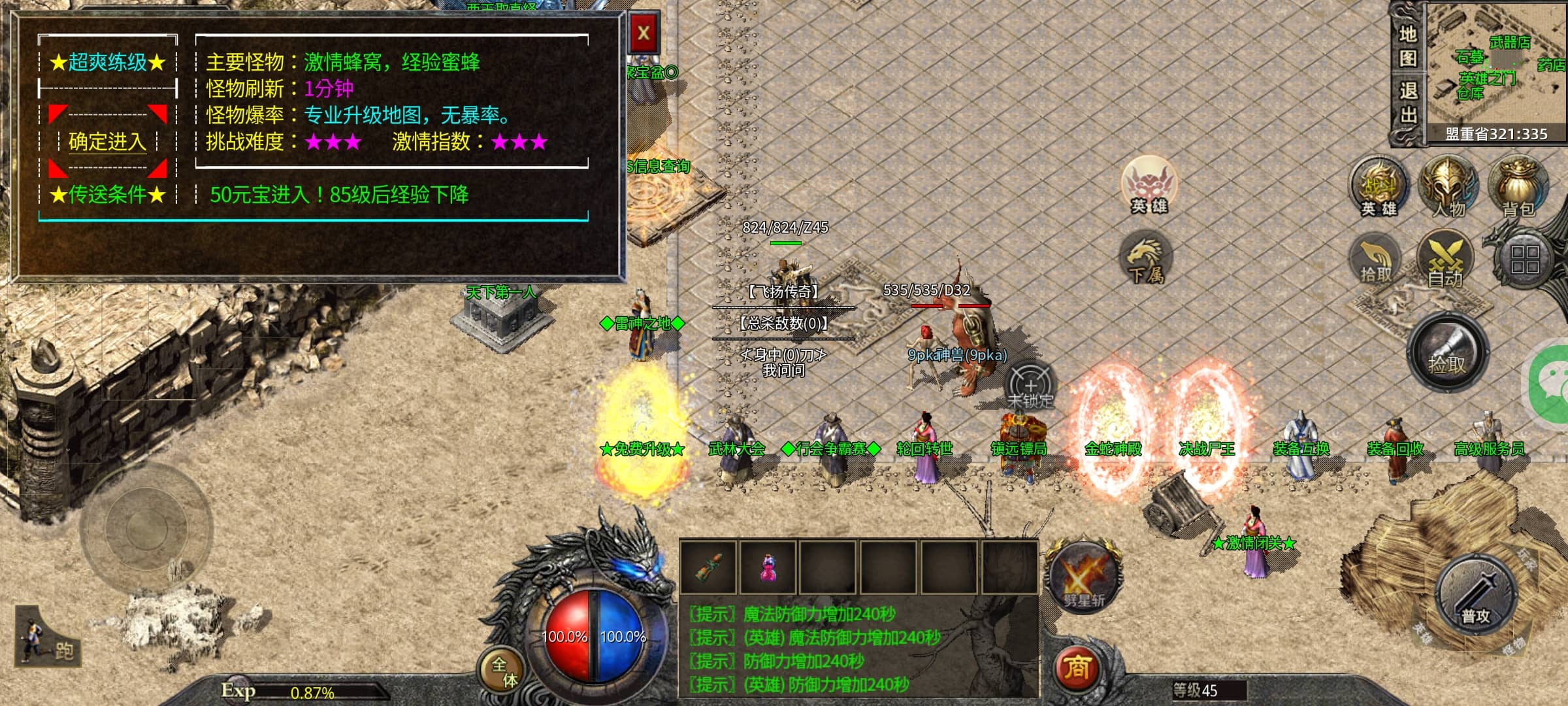Open the 背包 bag inventory
This screenshot has width=1568, height=706.
[x=1518, y=188]
